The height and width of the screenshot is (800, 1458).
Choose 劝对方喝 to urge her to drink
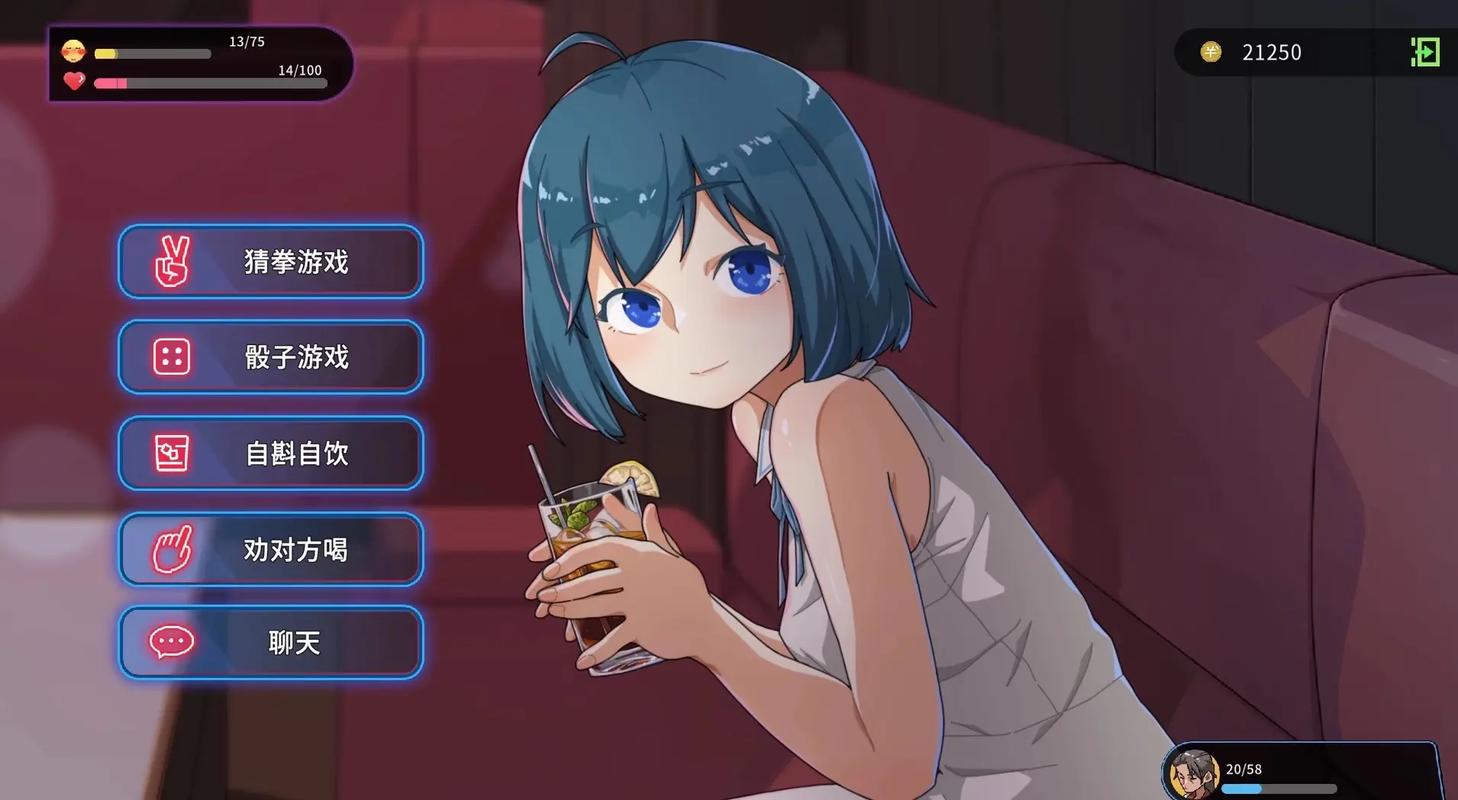270,549
